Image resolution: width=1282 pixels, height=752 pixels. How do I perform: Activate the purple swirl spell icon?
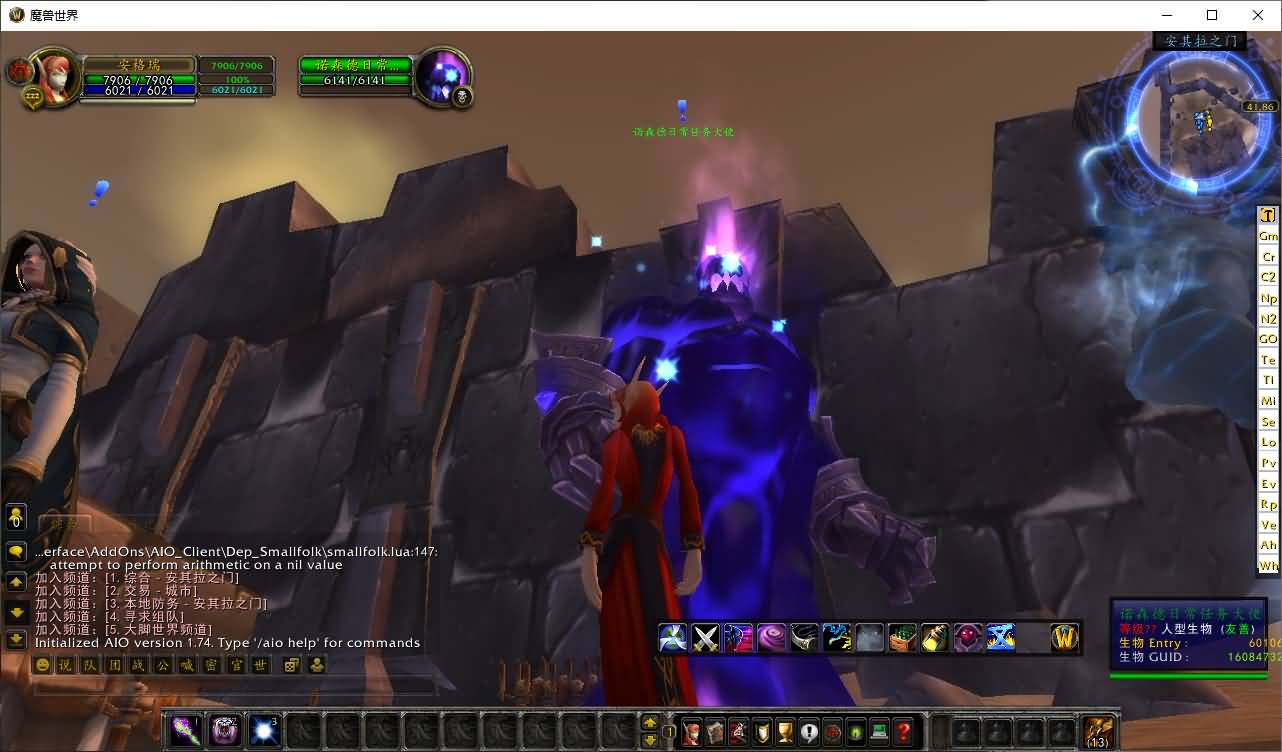pyautogui.click(x=771, y=638)
